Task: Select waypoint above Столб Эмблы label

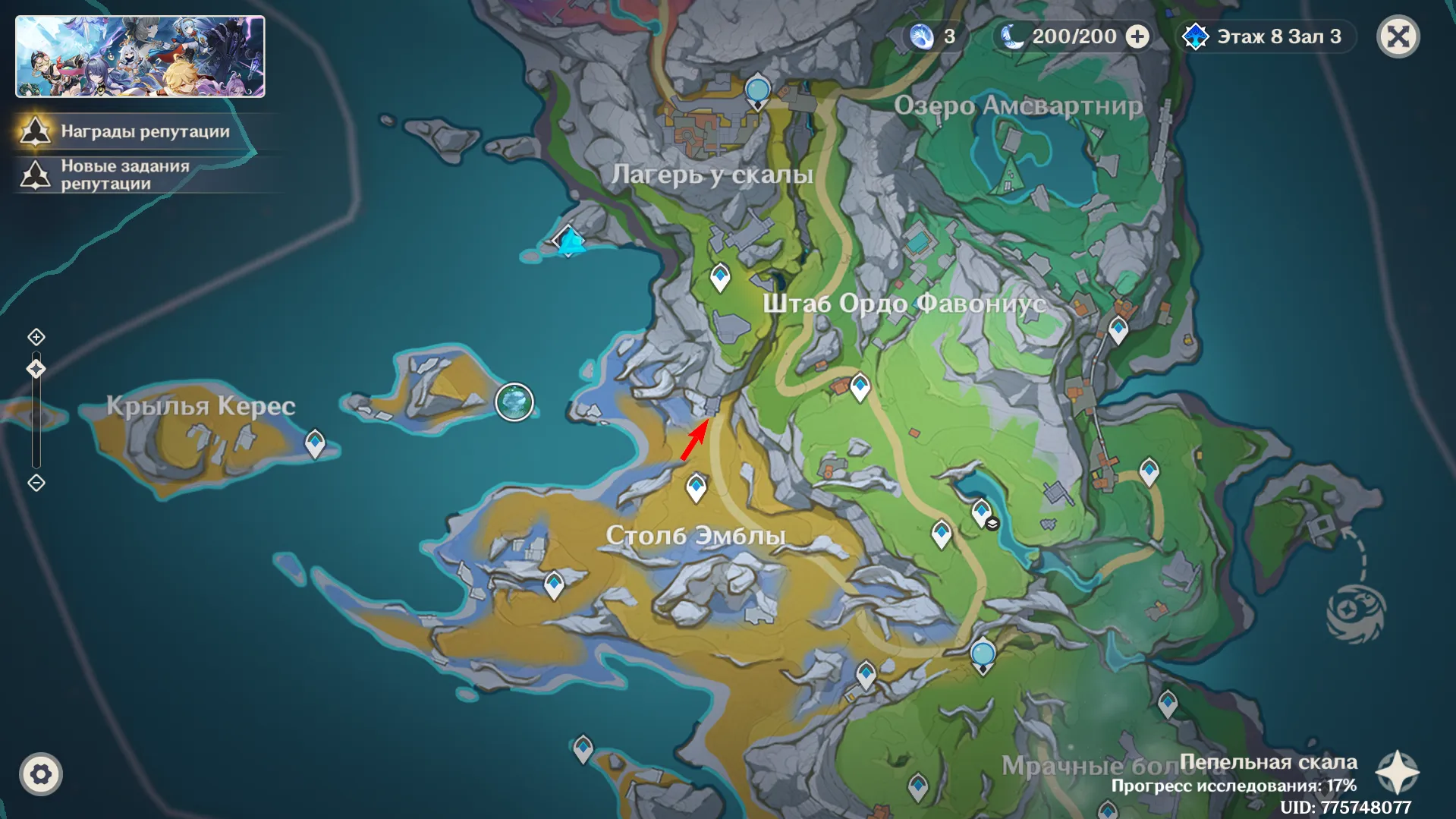Action: pos(696,487)
